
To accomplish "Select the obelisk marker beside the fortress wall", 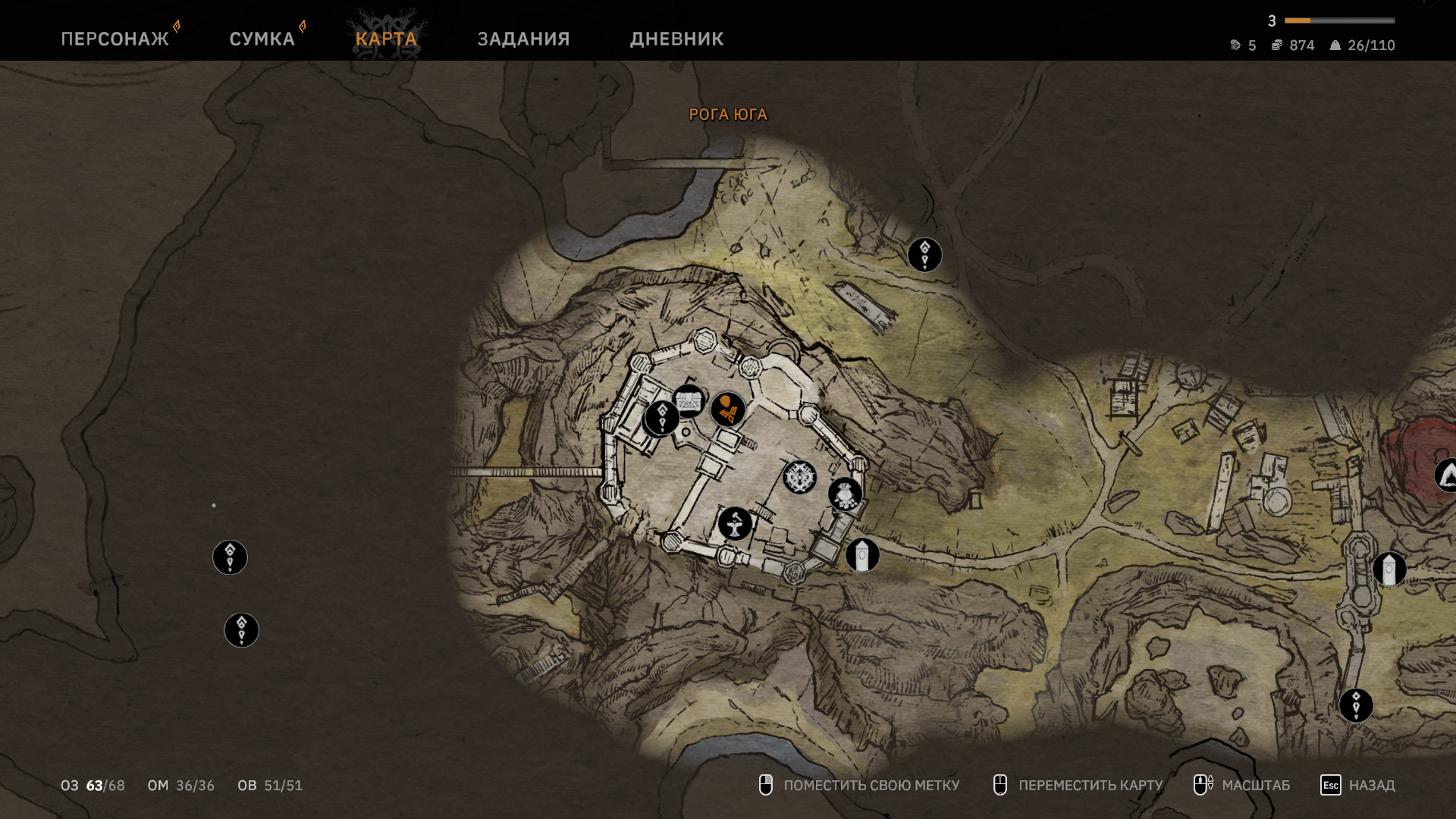I will pos(862,555).
